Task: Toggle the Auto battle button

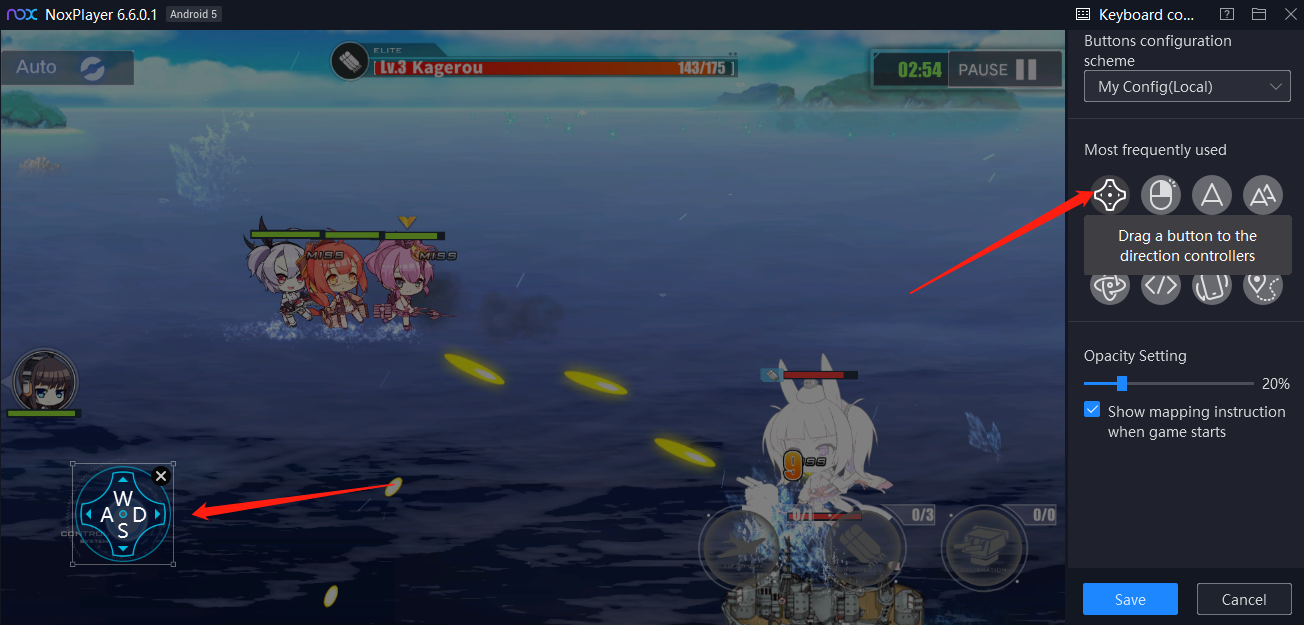Action: coord(66,68)
